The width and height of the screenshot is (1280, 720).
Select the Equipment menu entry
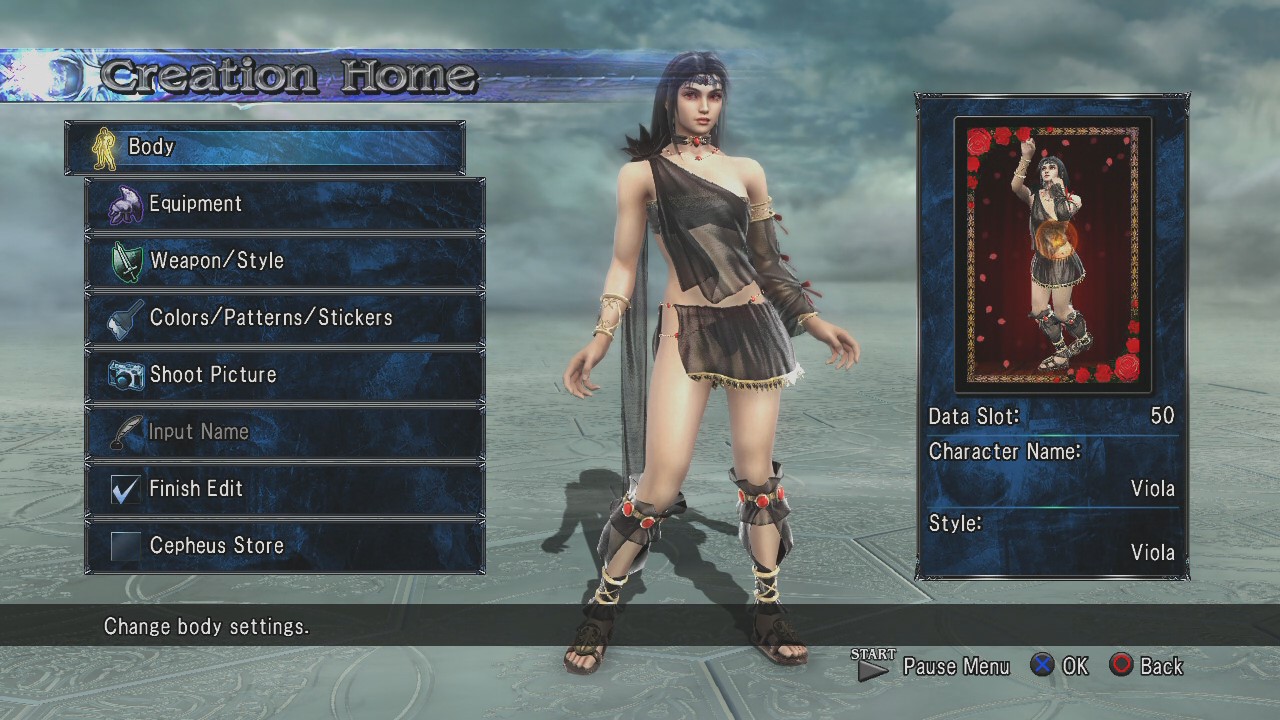click(x=285, y=204)
